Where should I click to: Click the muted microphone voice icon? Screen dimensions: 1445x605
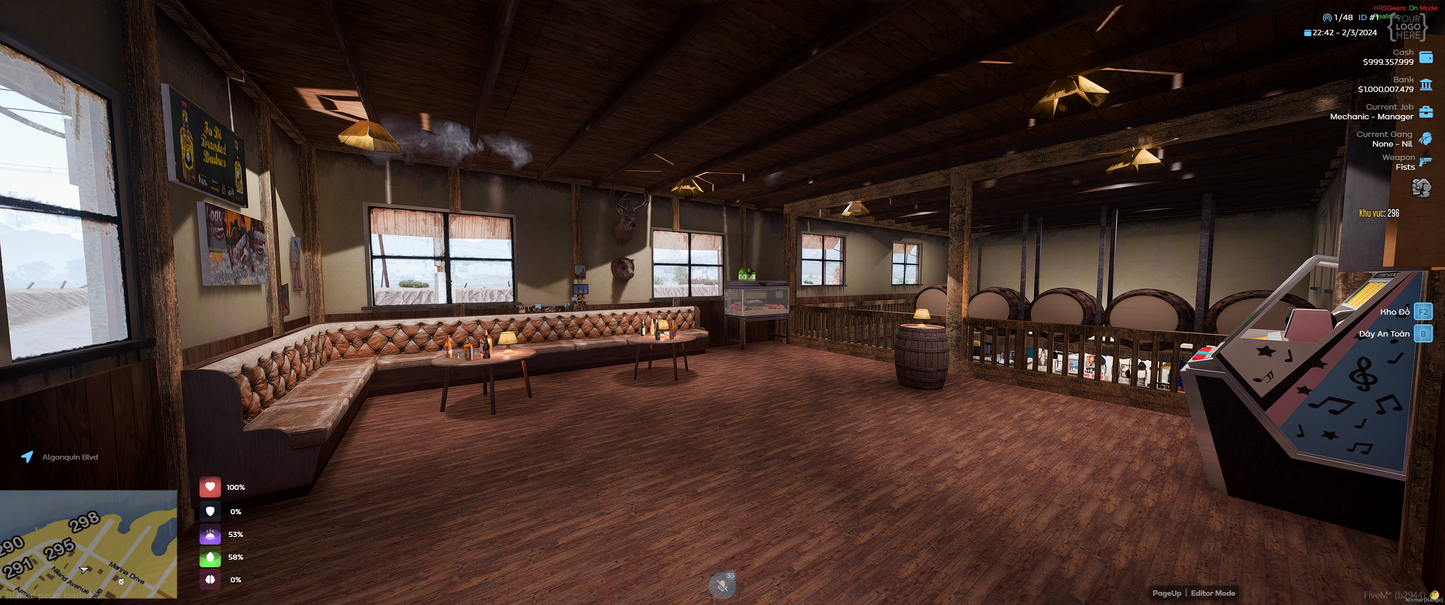tap(722, 586)
